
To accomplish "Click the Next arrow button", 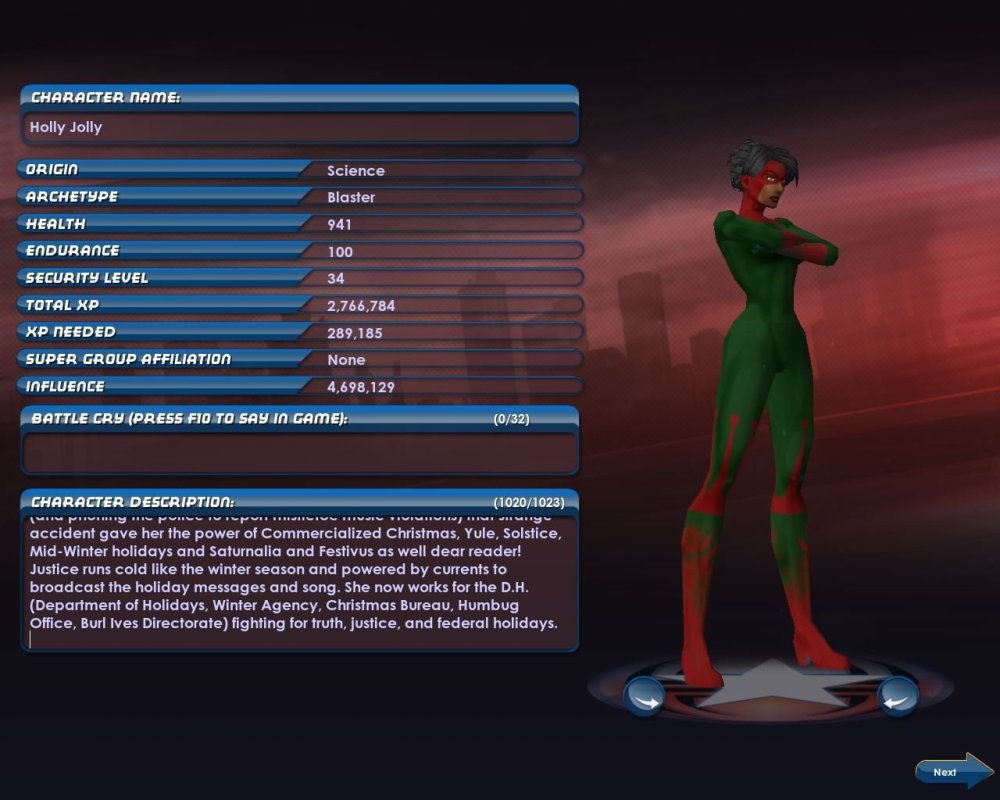I will (952, 771).
